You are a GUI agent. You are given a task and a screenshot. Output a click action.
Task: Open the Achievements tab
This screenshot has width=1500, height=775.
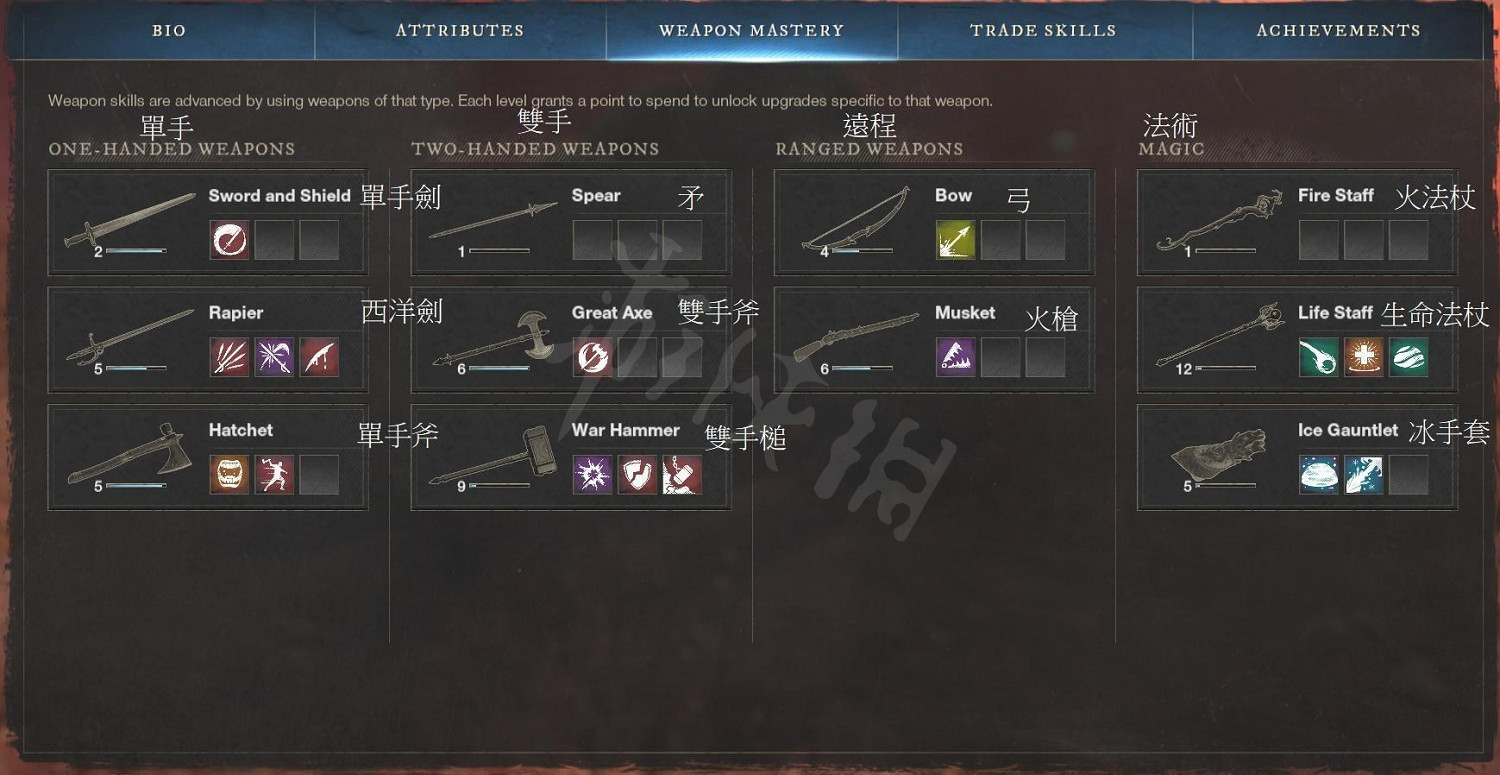[x=1338, y=30]
